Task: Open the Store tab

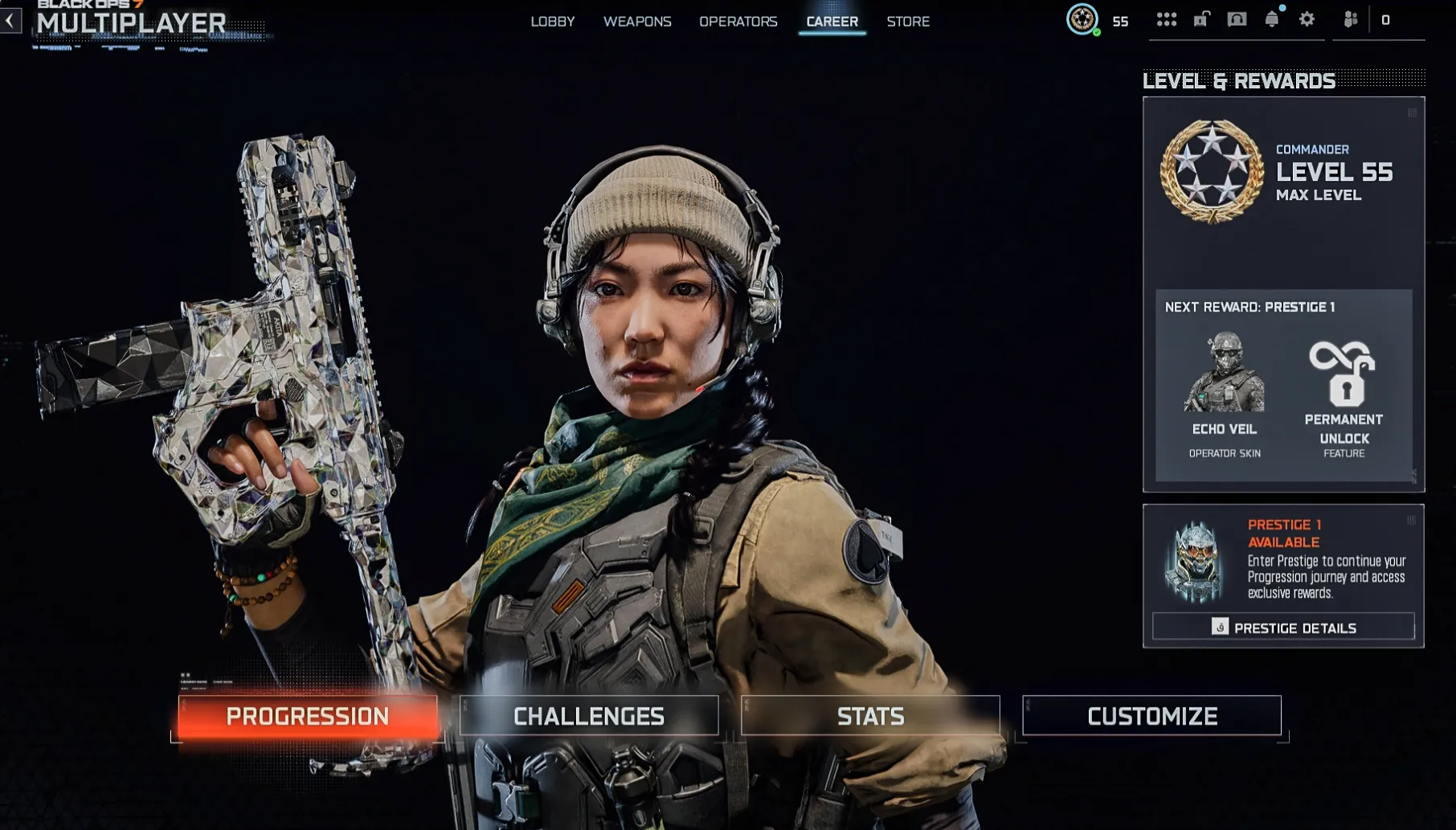Action: pyautogui.click(x=908, y=22)
